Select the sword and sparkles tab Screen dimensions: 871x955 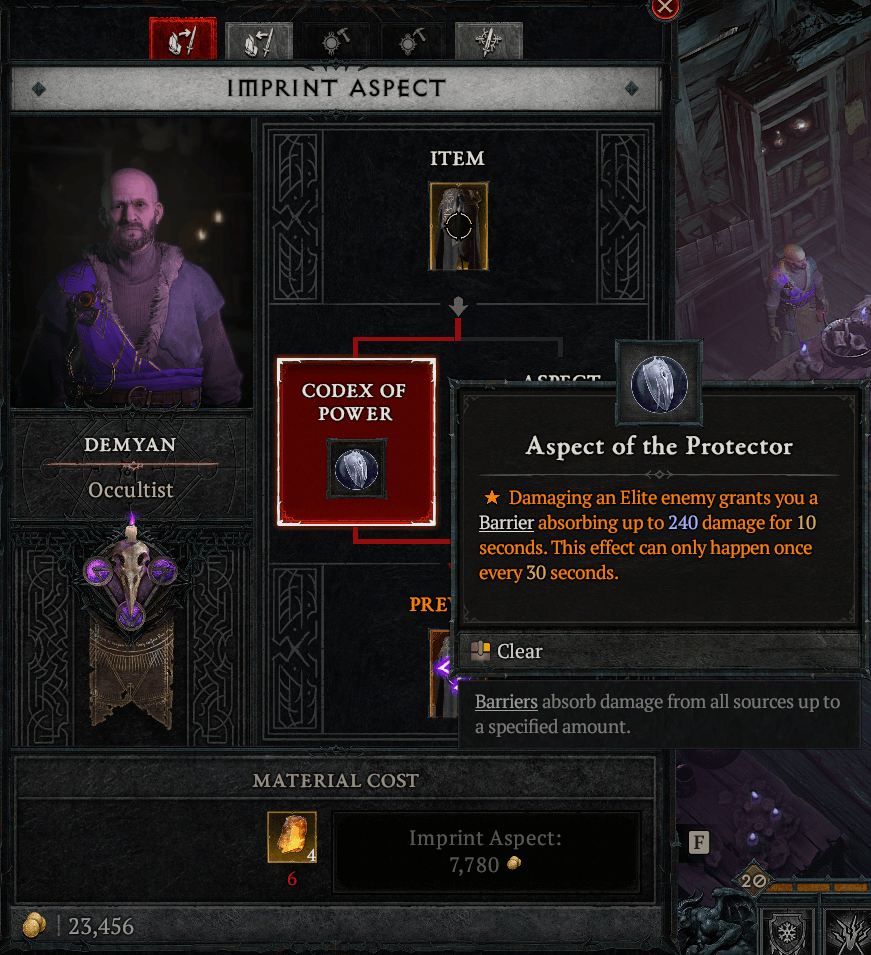pos(488,42)
